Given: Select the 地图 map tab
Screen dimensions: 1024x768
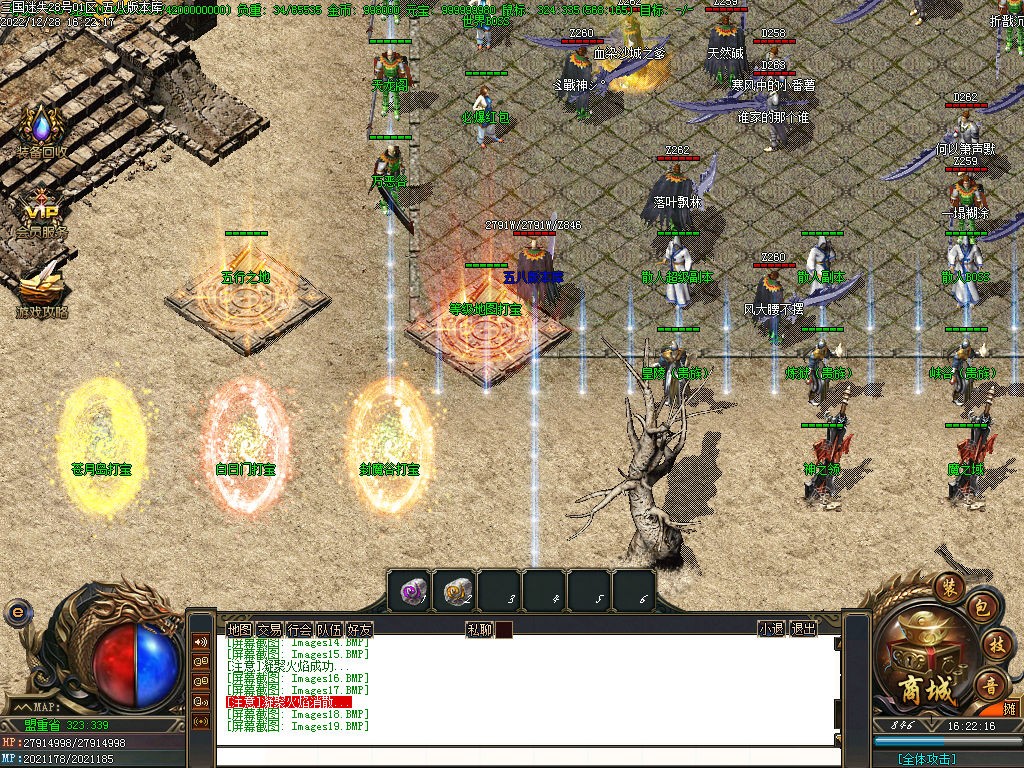Looking at the screenshot, I should pyautogui.click(x=239, y=629).
